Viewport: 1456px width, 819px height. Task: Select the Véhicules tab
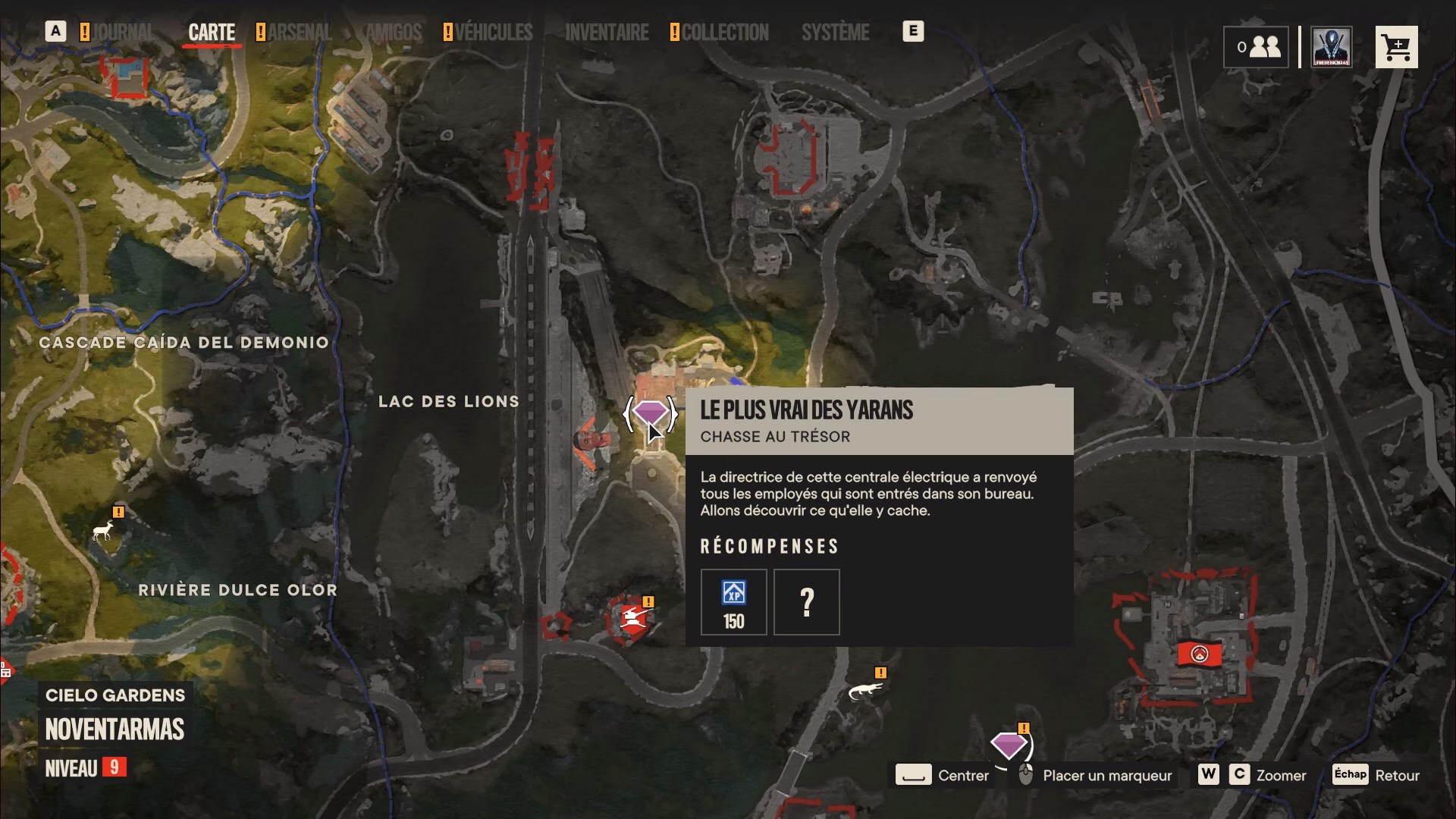coord(493,32)
